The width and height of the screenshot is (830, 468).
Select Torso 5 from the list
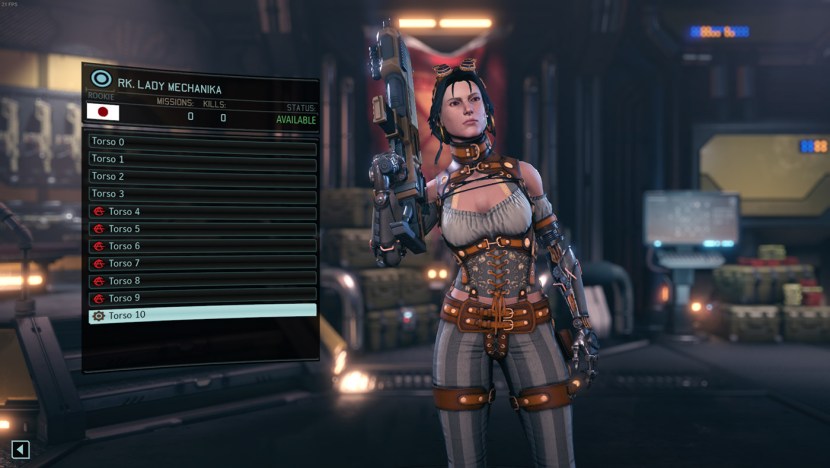202,229
